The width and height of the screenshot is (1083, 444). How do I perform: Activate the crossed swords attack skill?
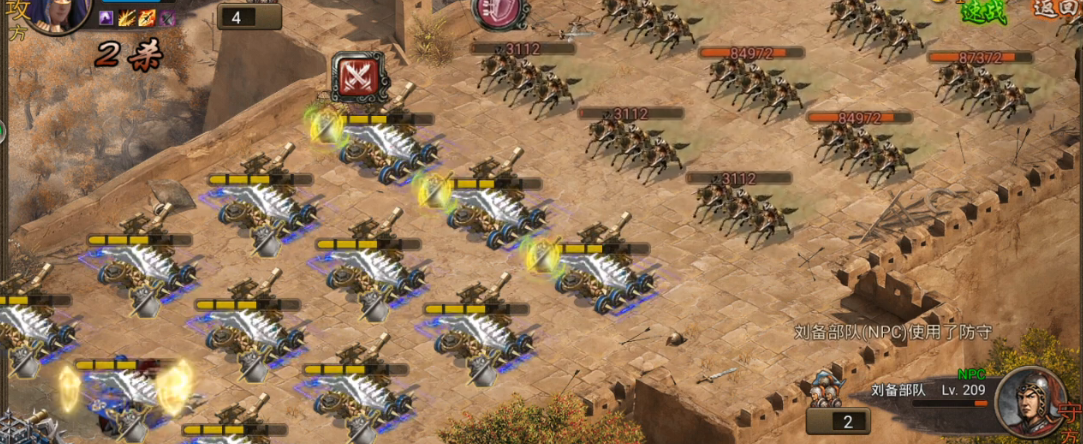coord(357,76)
